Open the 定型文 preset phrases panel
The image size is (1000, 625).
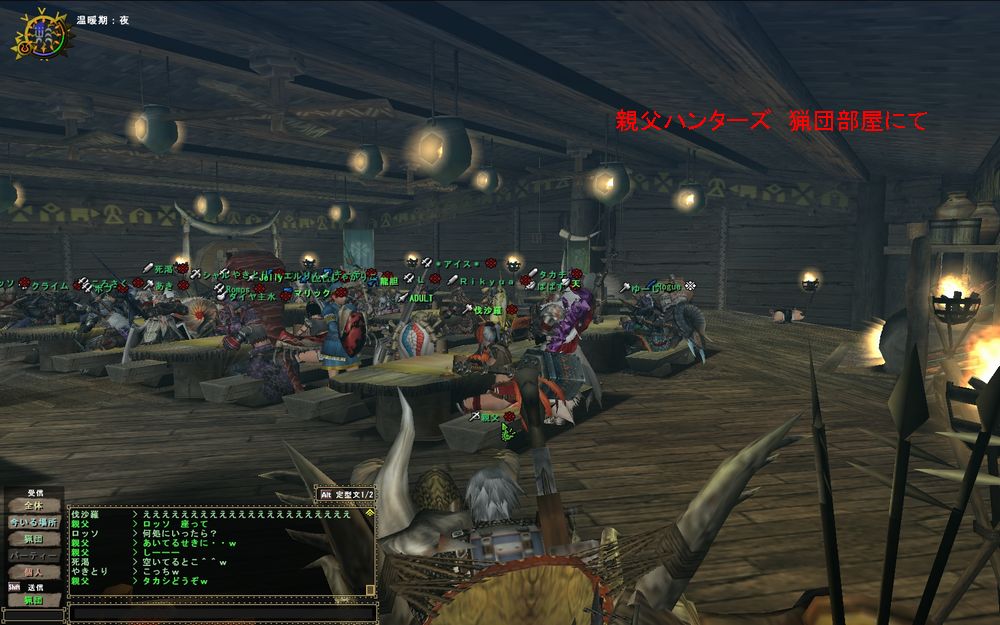[346, 494]
